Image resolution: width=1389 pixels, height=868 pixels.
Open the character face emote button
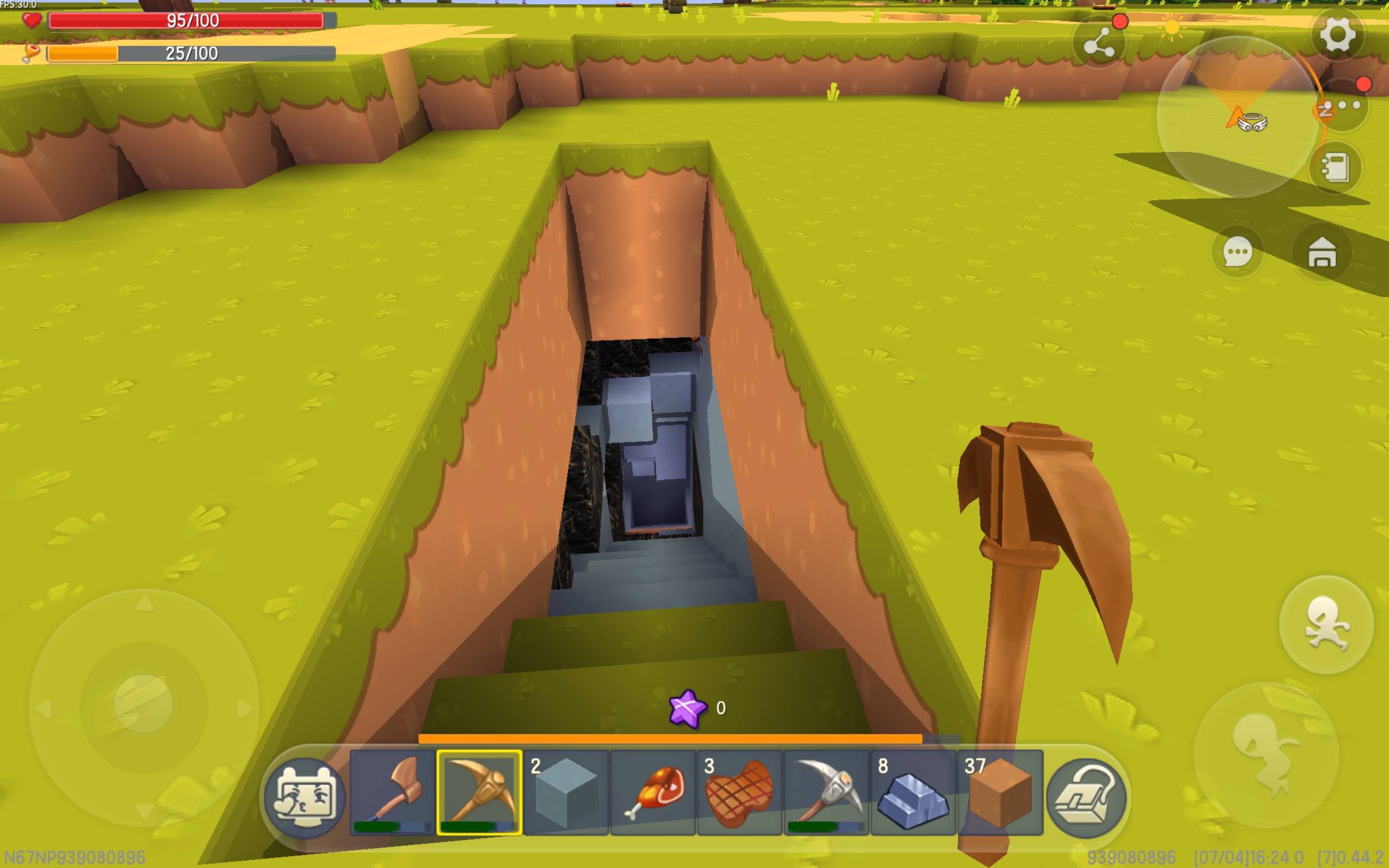305,797
